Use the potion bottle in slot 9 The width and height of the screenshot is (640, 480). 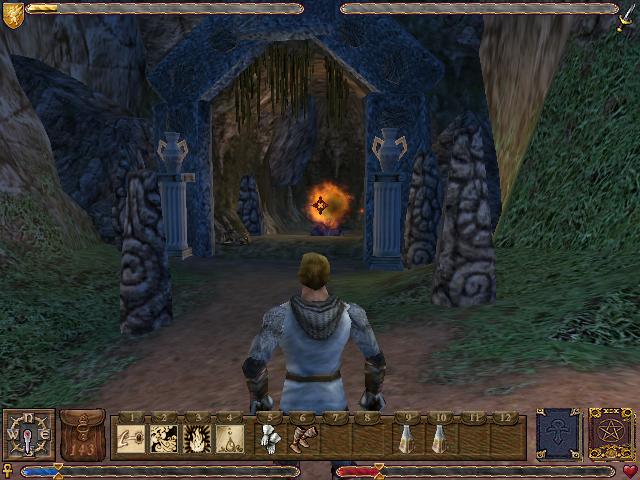coord(407,438)
